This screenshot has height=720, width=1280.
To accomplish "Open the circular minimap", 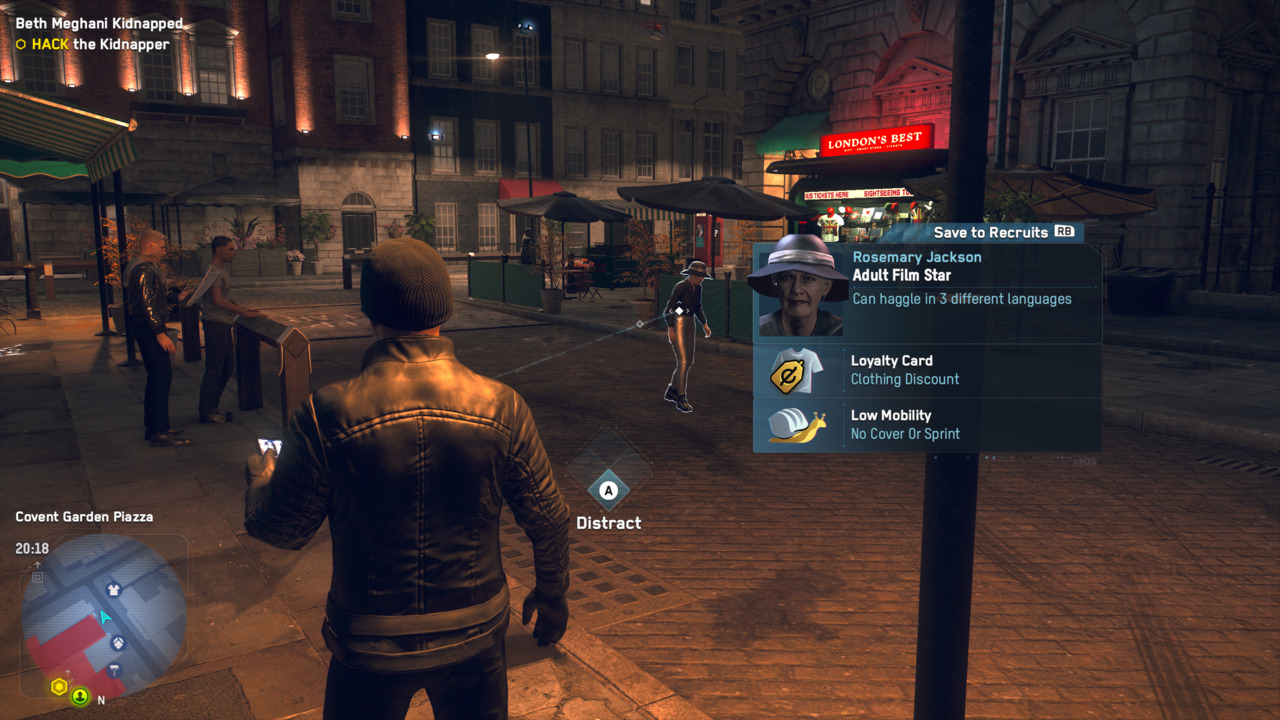I will pos(103,615).
